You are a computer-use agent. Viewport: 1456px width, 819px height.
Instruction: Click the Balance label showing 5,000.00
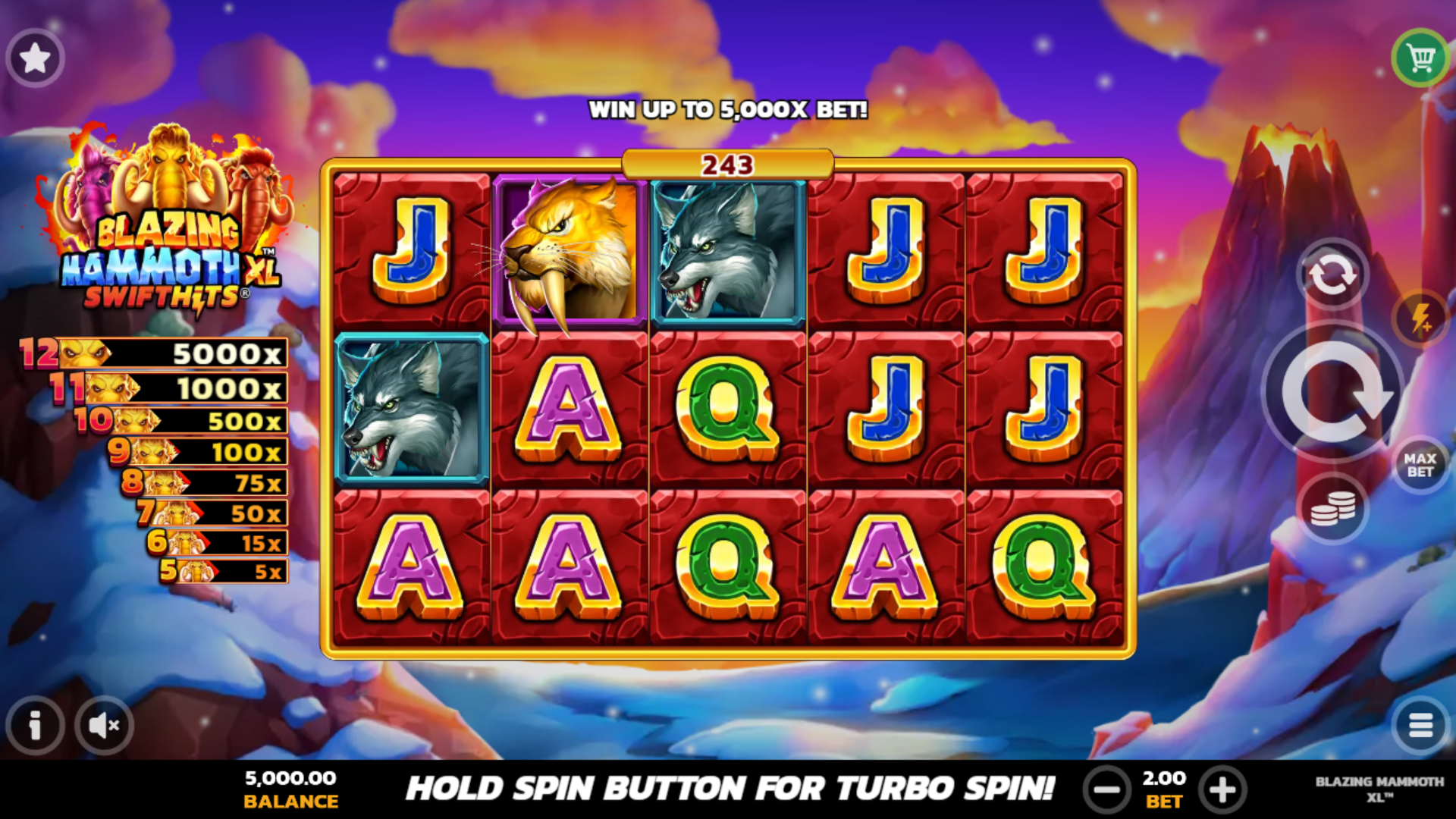[x=290, y=789]
